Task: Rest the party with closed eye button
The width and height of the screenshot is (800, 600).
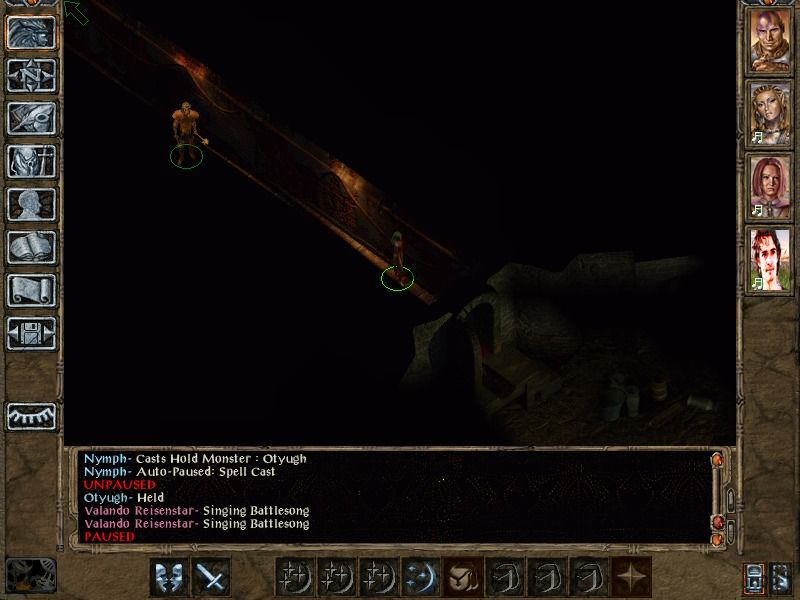Action: point(31,415)
